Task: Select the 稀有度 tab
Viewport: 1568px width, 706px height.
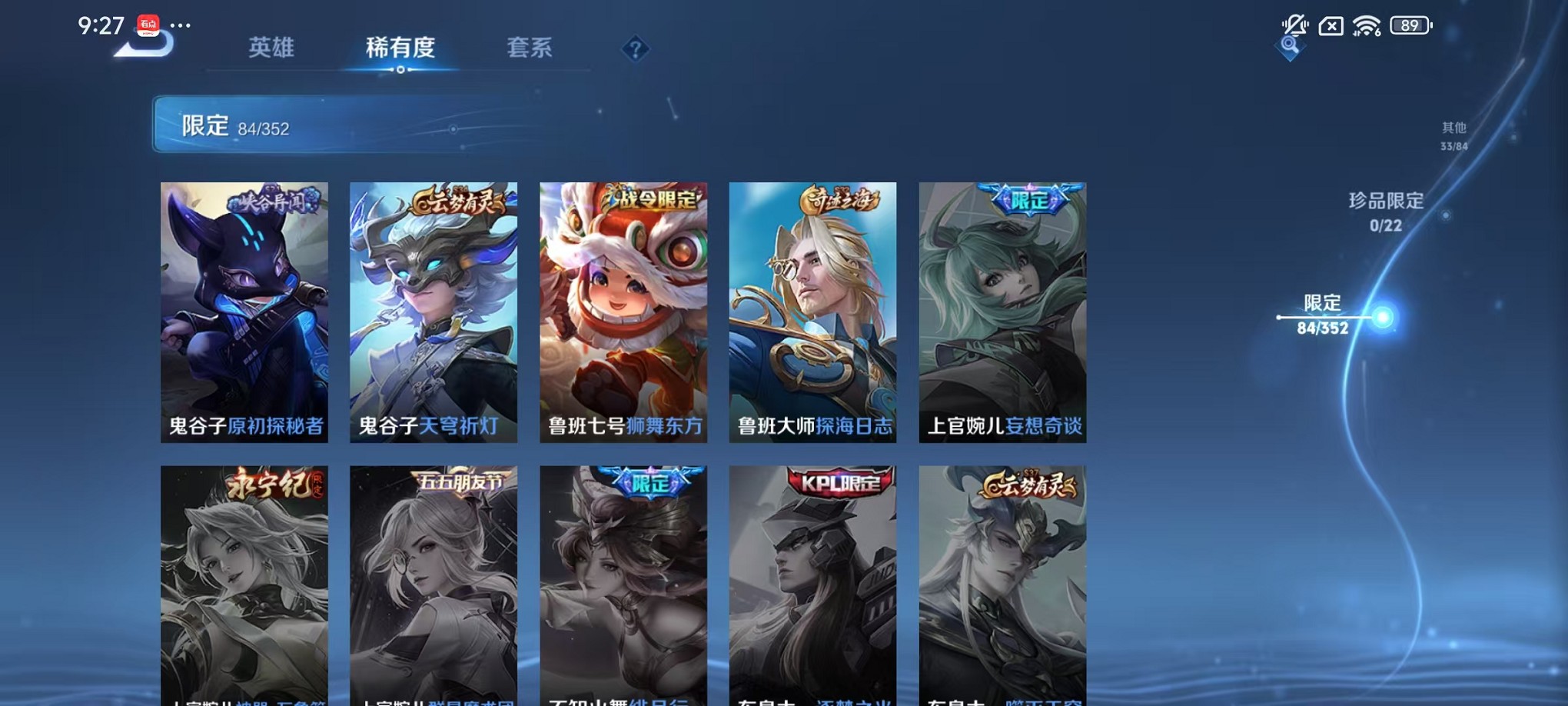Action: click(x=400, y=48)
